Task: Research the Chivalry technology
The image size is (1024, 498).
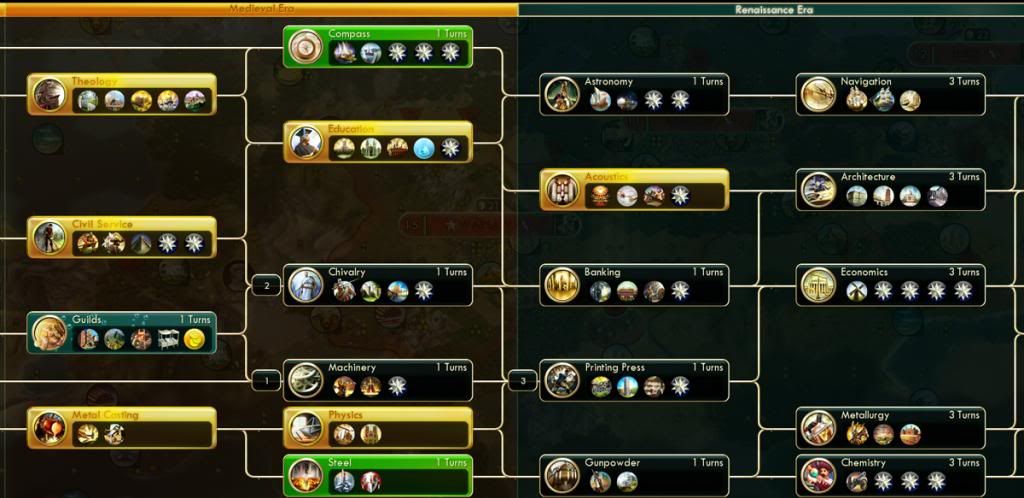Action: click(378, 285)
